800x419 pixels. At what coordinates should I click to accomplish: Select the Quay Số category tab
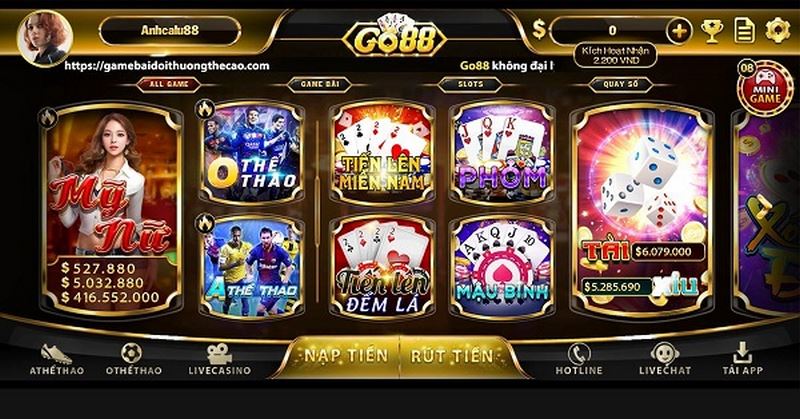pos(613,86)
